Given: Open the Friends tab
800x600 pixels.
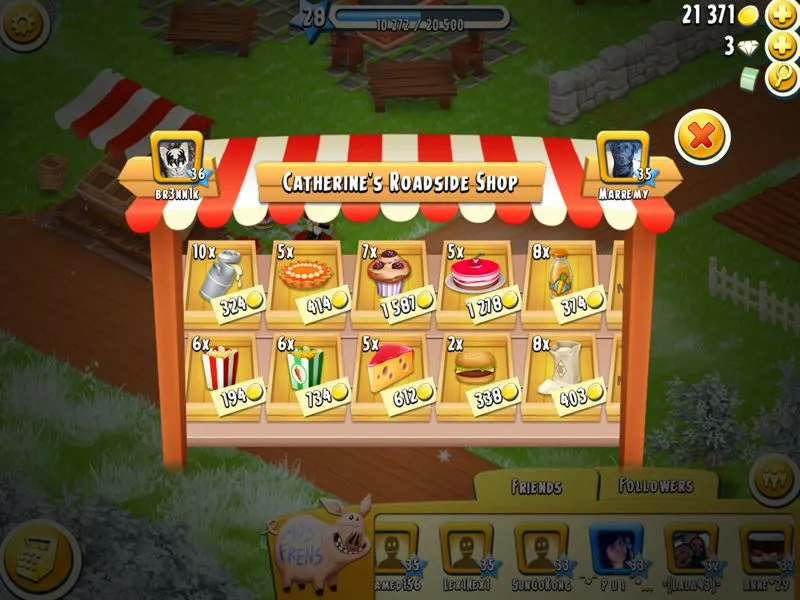Looking at the screenshot, I should pos(536,488).
